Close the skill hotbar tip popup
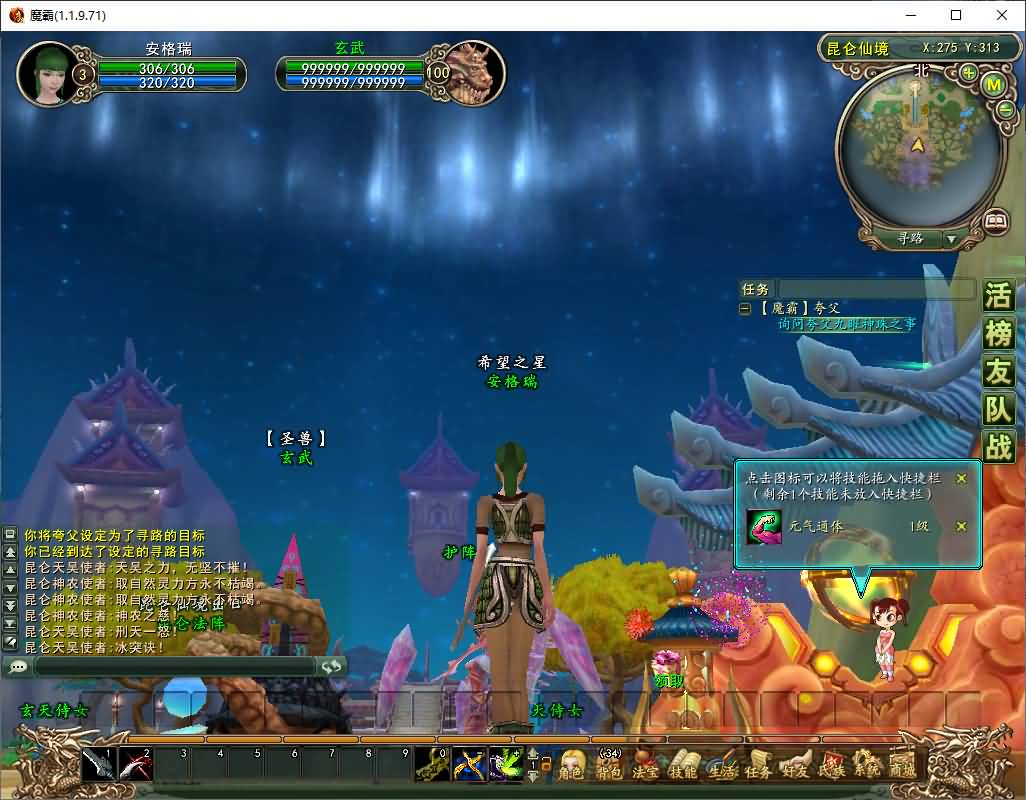This screenshot has width=1026, height=800. coord(961,478)
